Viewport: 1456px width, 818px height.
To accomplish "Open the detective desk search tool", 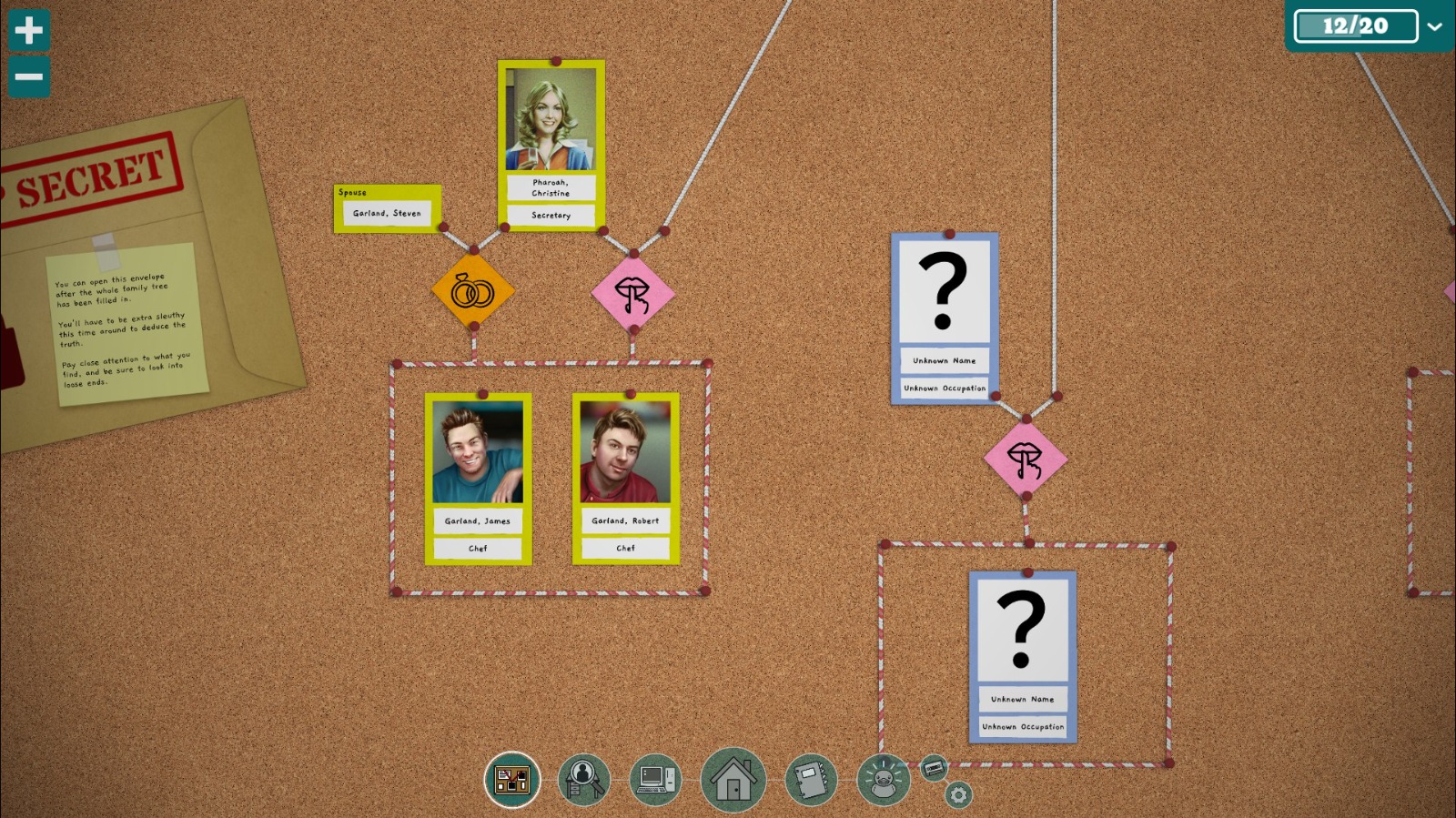I will click(581, 779).
